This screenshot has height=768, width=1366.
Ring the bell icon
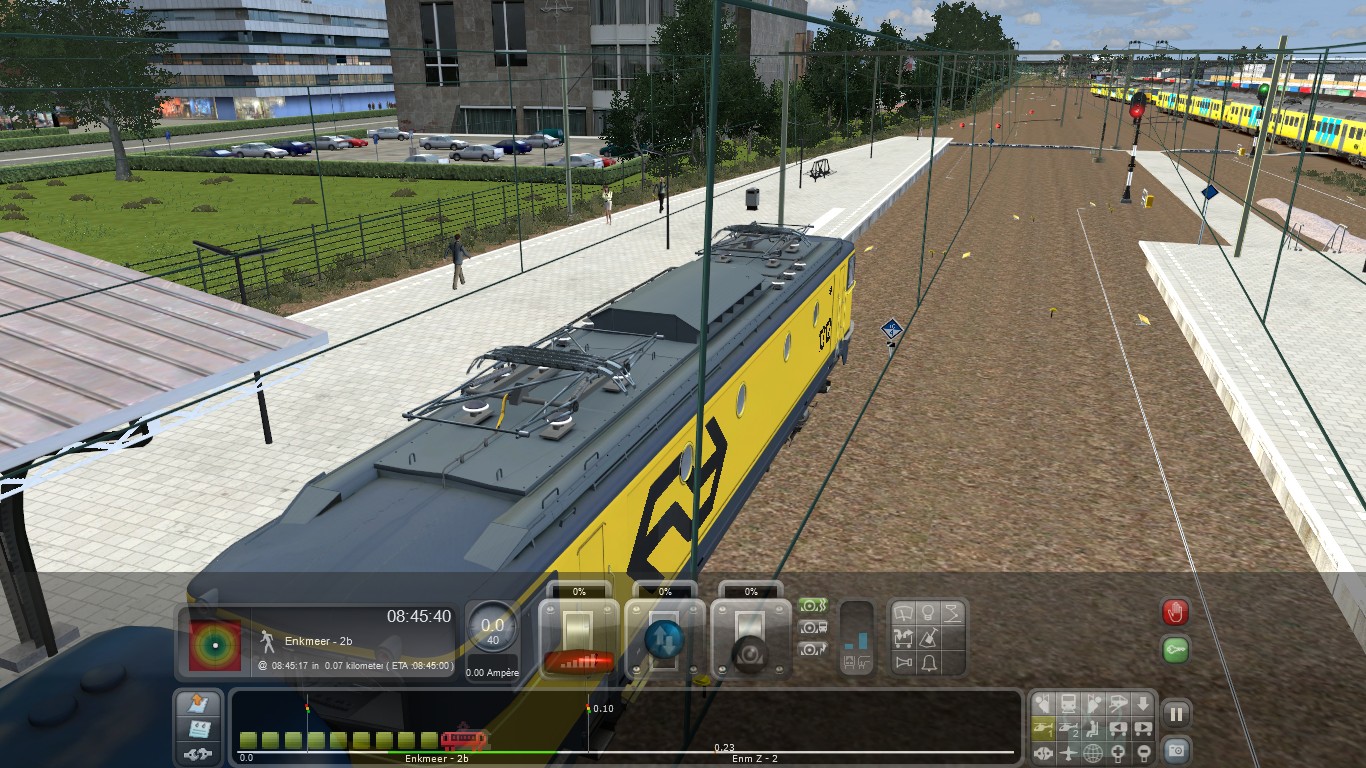tap(929, 662)
